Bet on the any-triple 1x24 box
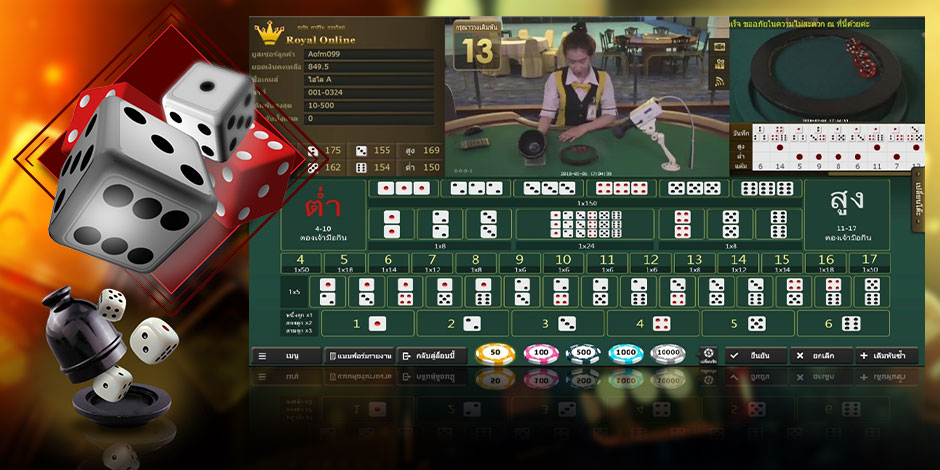The height and width of the screenshot is (470, 940). pyautogui.click(x=585, y=227)
